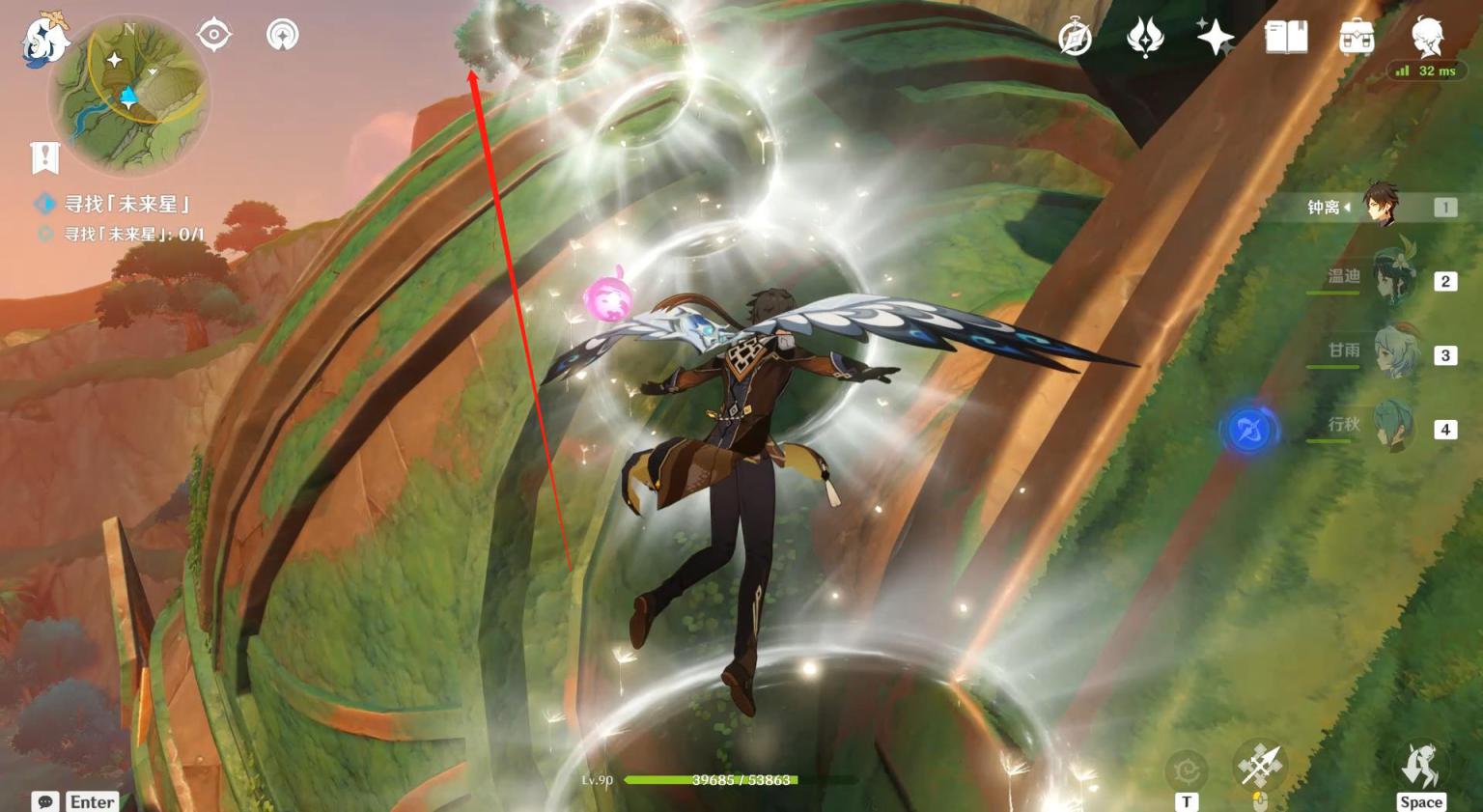Click the crosshair target icon near minimap
This screenshot has width=1483, height=812.
click(x=213, y=35)
